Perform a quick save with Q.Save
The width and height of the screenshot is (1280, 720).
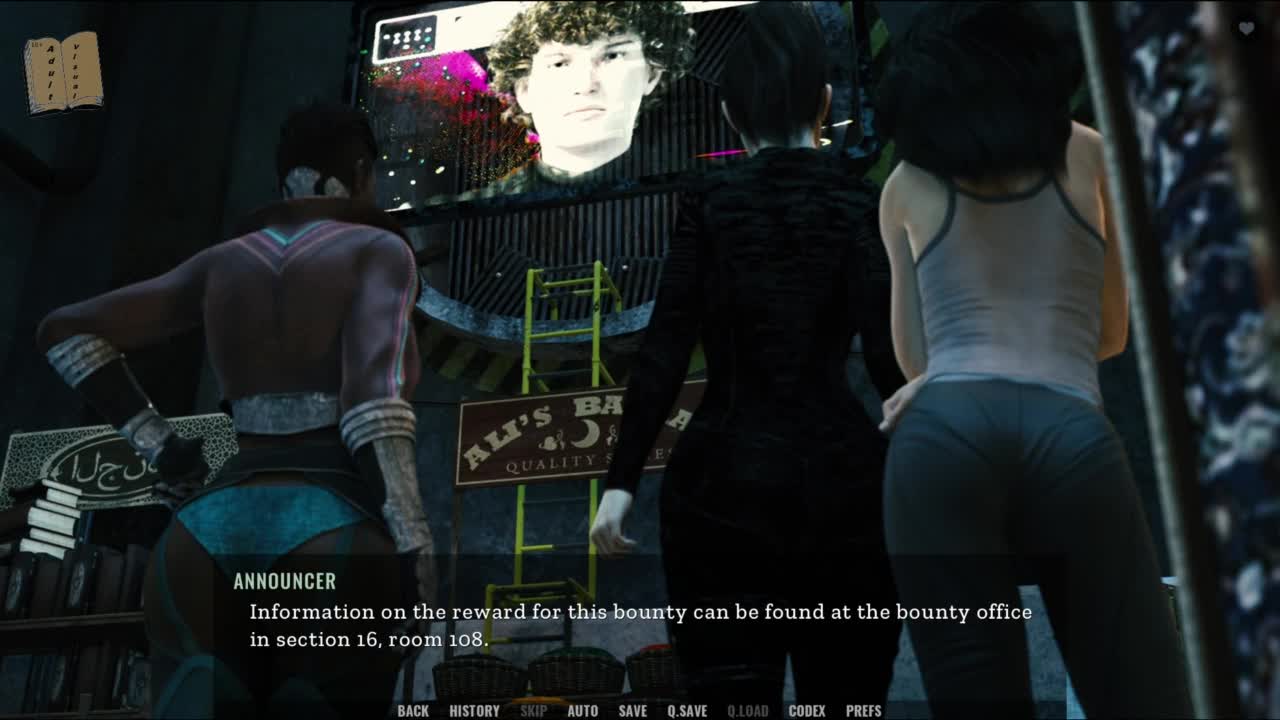tap(687, 711)
